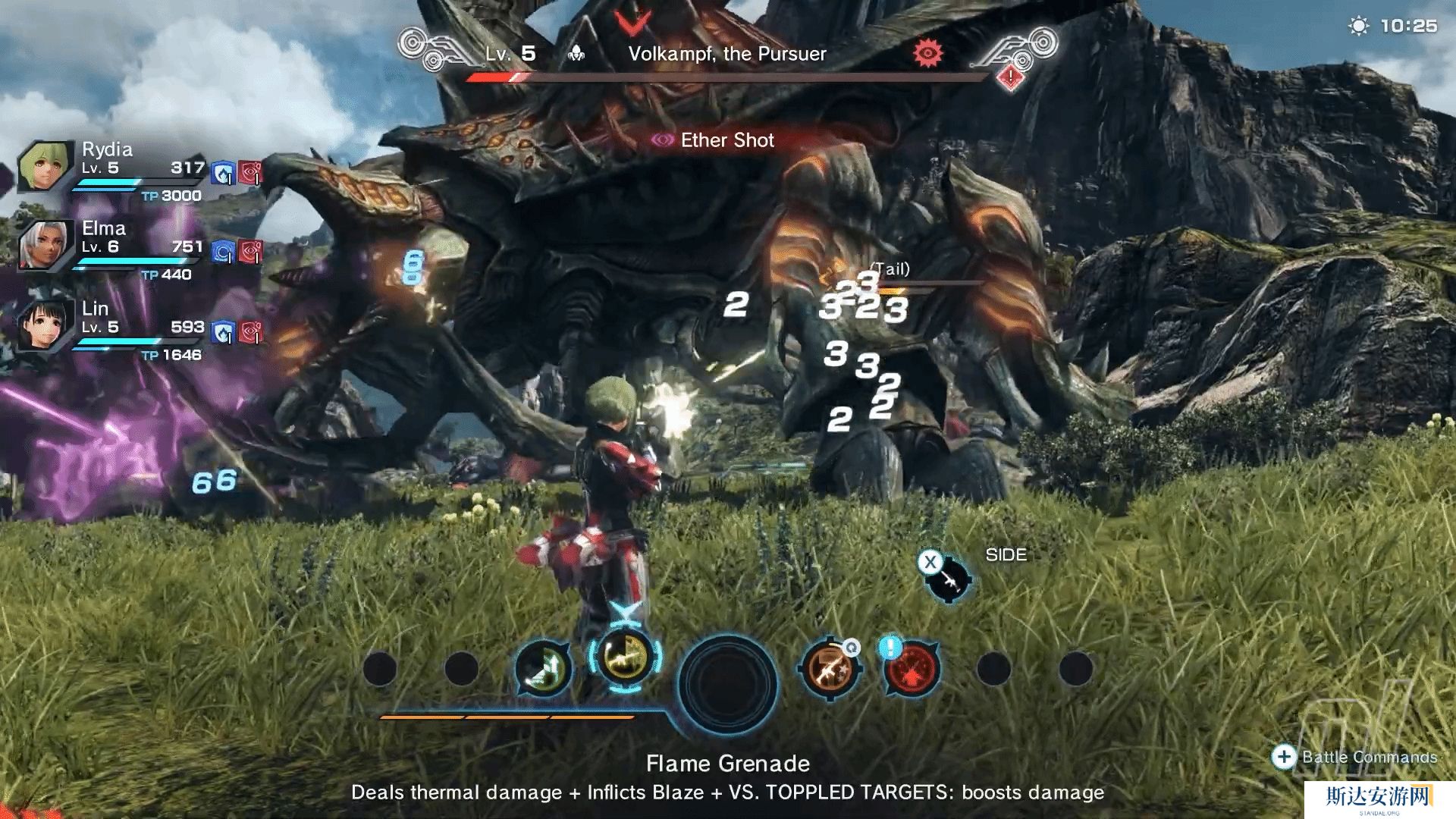
Task: Check Rydia's blue flame shield buff icon
Action: [x=222, y=174]
